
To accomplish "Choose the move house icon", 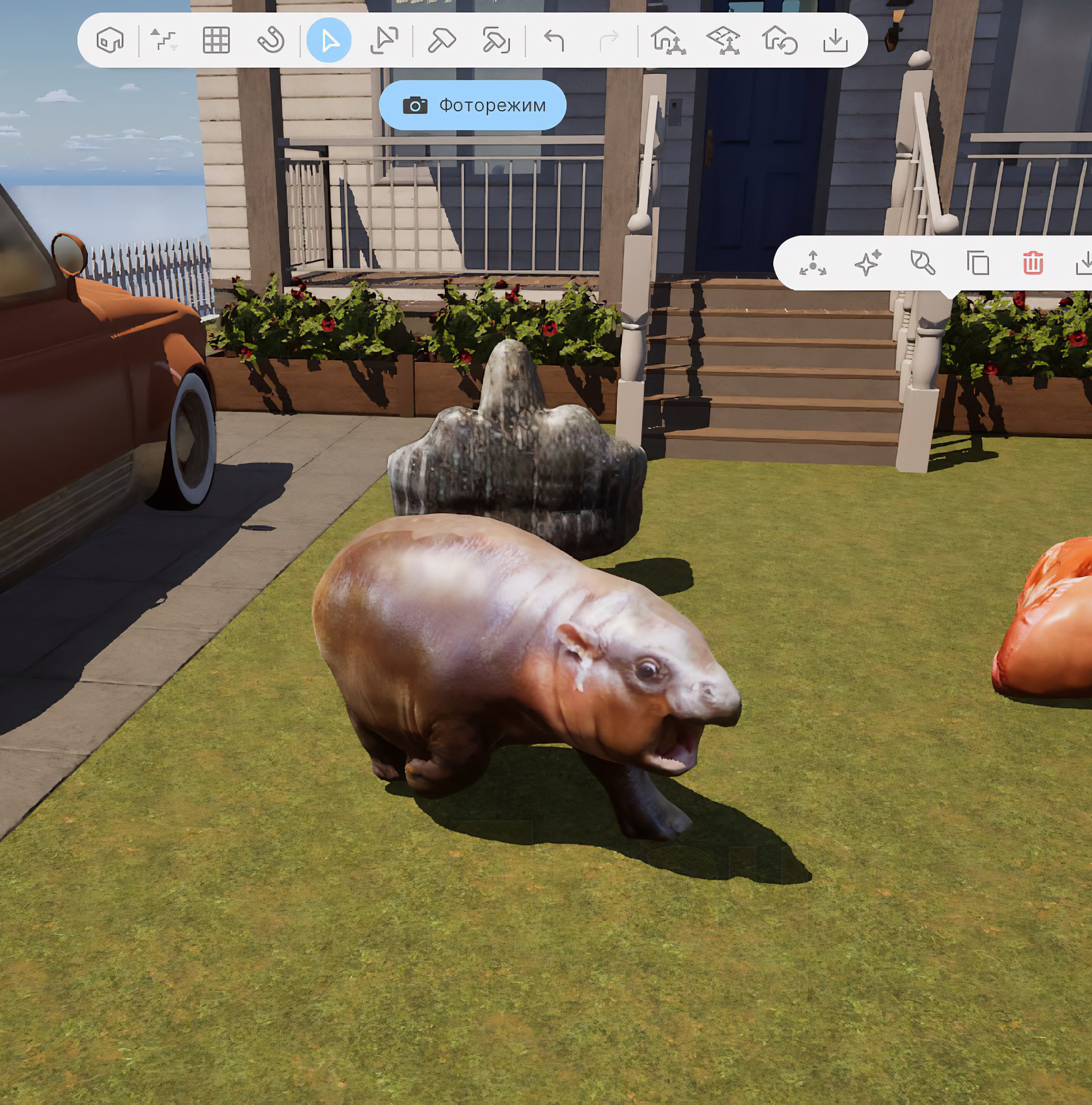I will 667,40.
